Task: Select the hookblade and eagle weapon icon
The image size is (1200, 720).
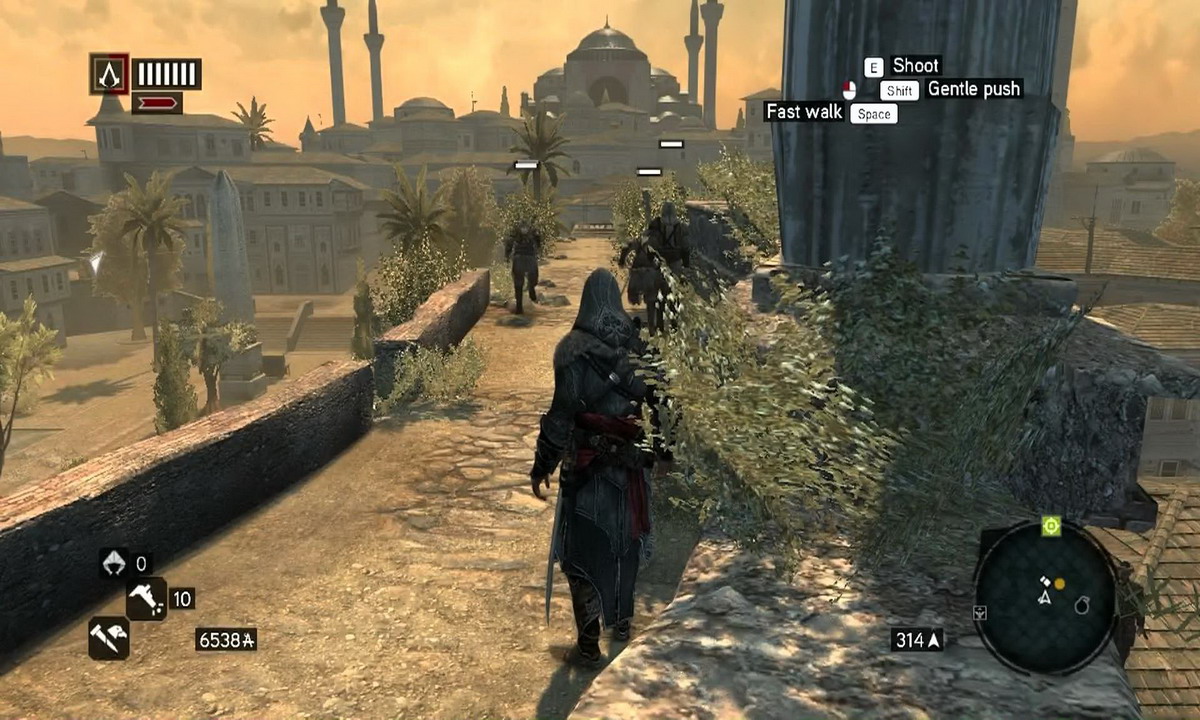Action: (108, 638)
